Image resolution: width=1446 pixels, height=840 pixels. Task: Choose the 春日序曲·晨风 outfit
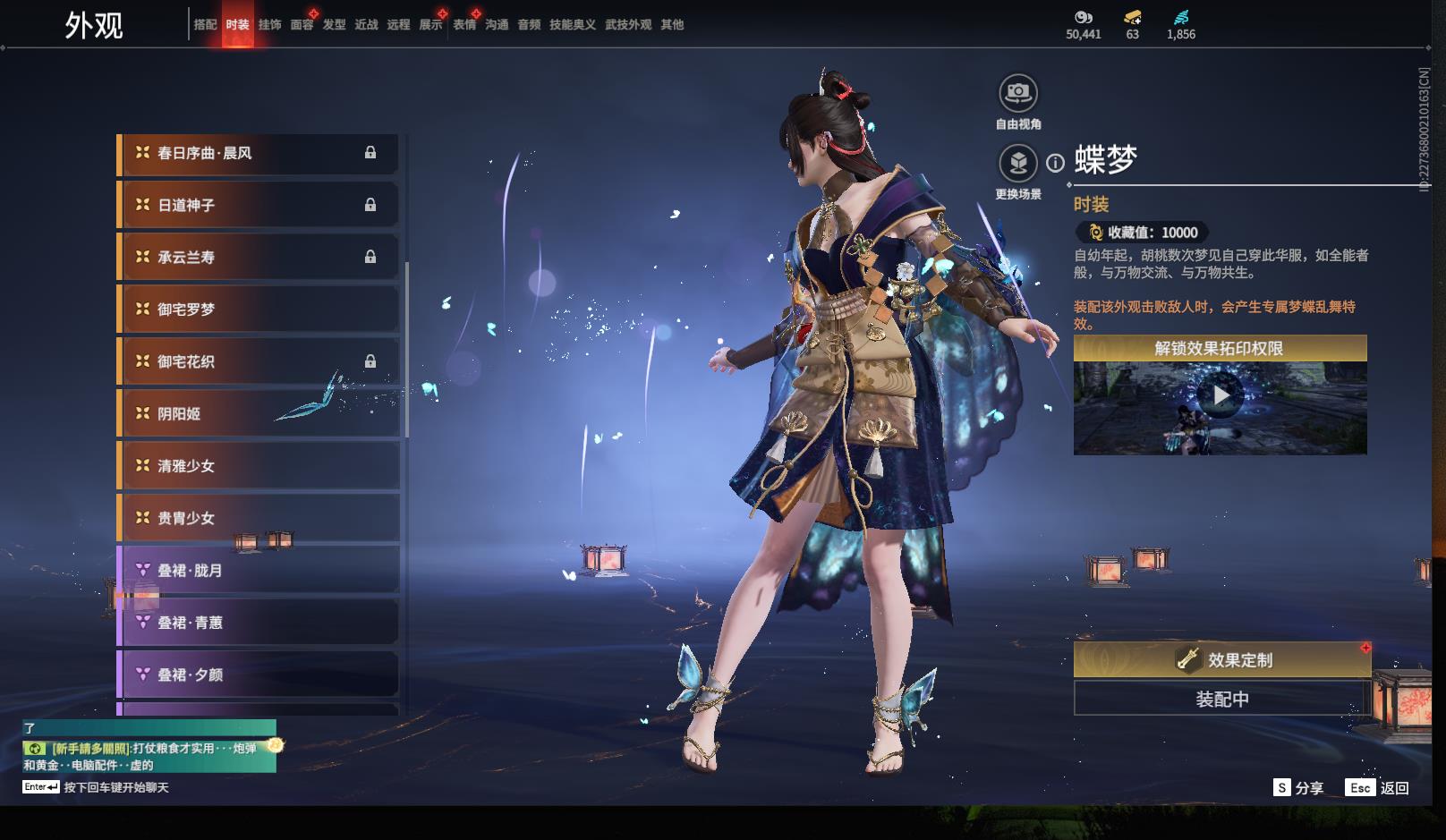click(258, 153)
